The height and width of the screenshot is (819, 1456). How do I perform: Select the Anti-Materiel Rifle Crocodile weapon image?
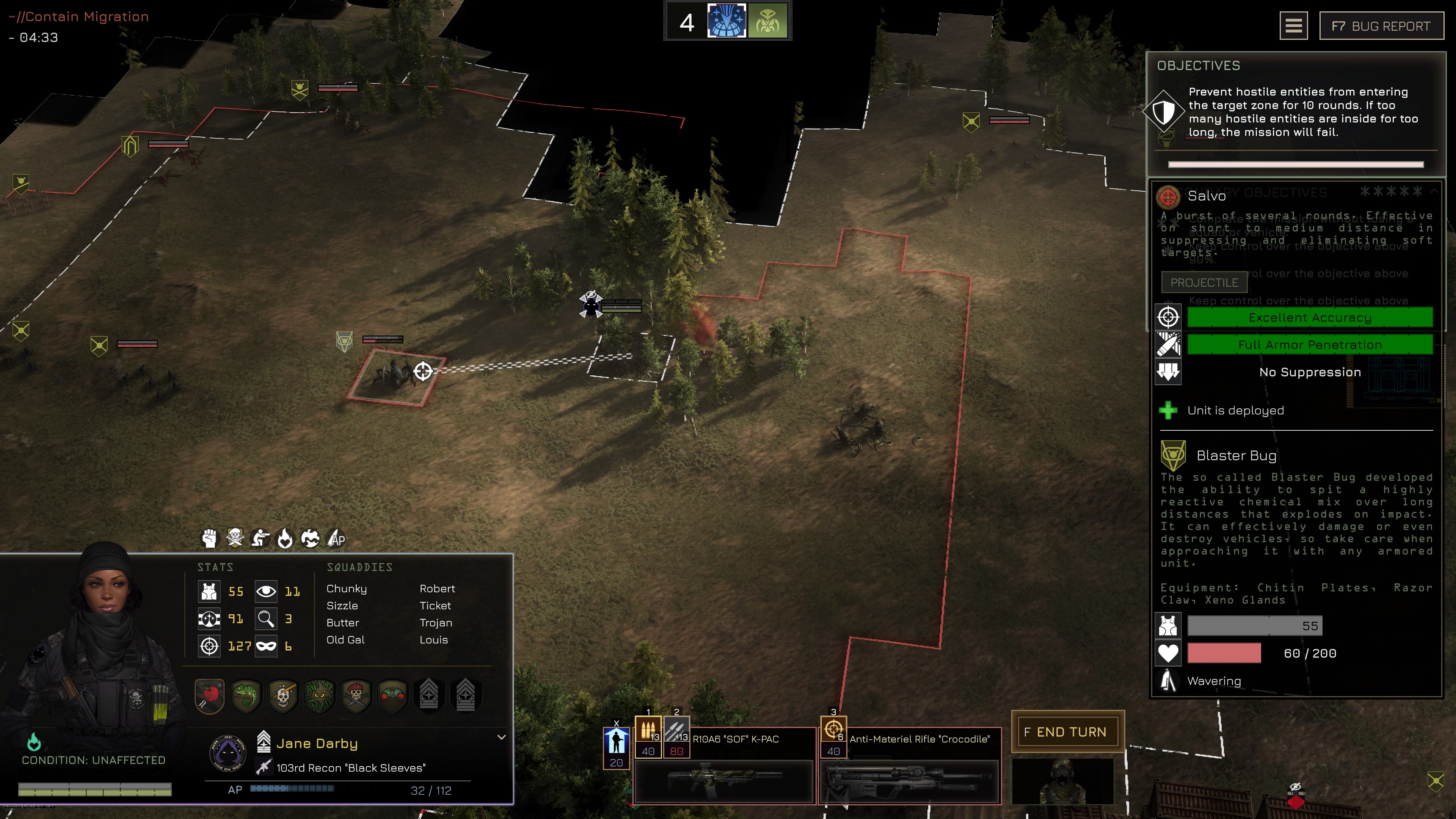tap(909, 781)
